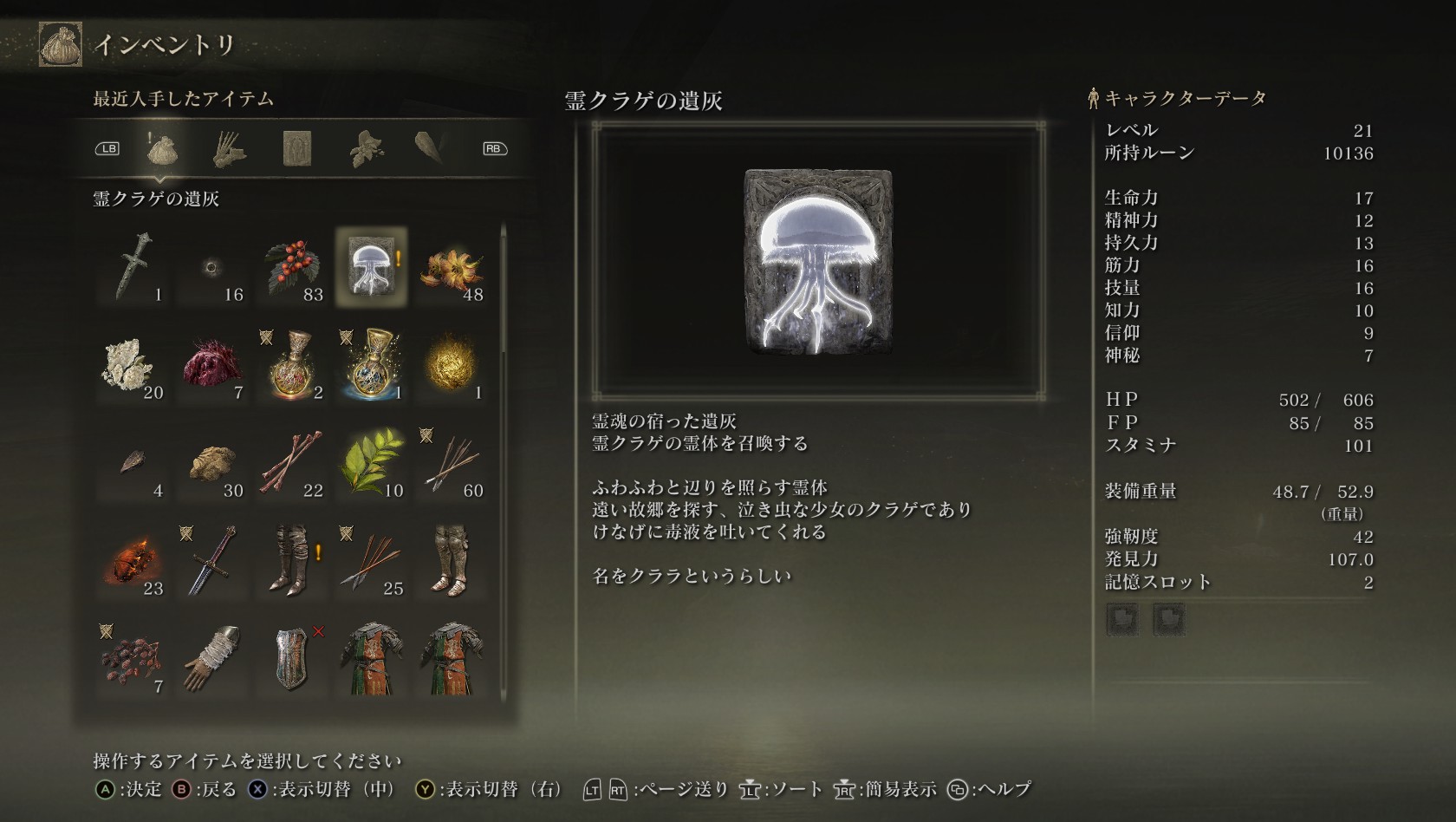
Task: Select the red berries stack of 83
Action: (x=292, y=267)
